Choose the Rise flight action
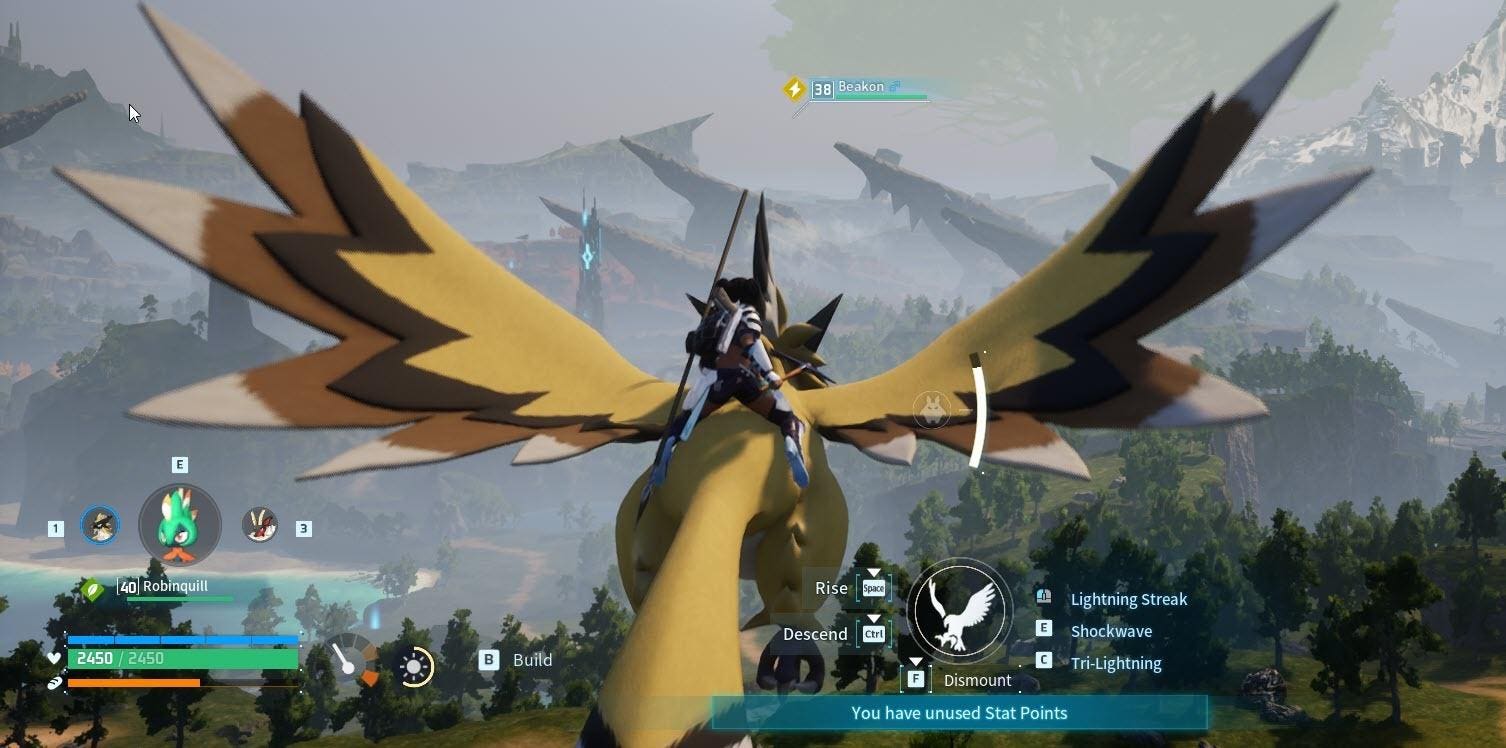This screenshot has width=1506, height=748. [x=831, y=588]
